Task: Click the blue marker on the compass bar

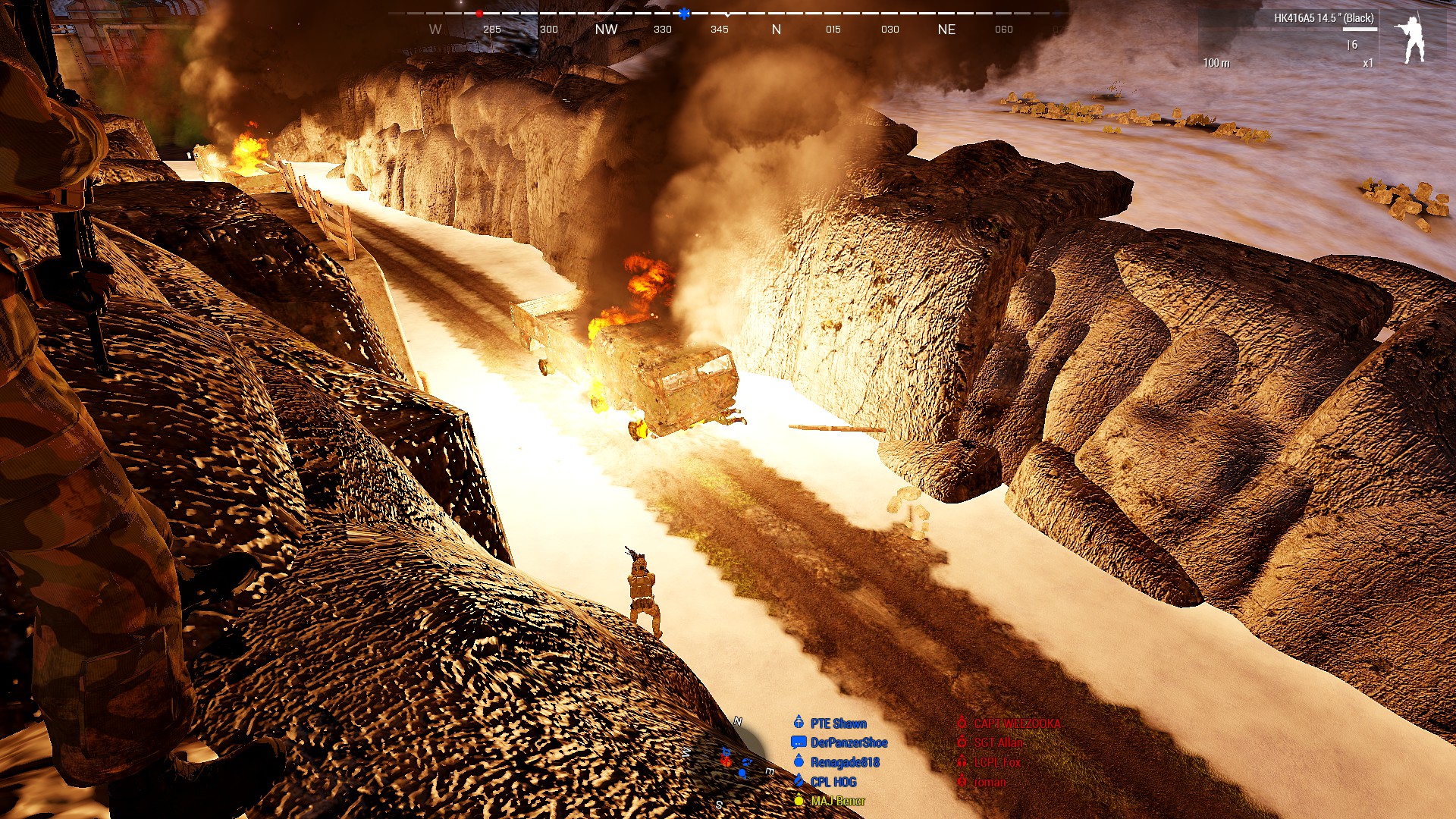Action: coord(684,14)
